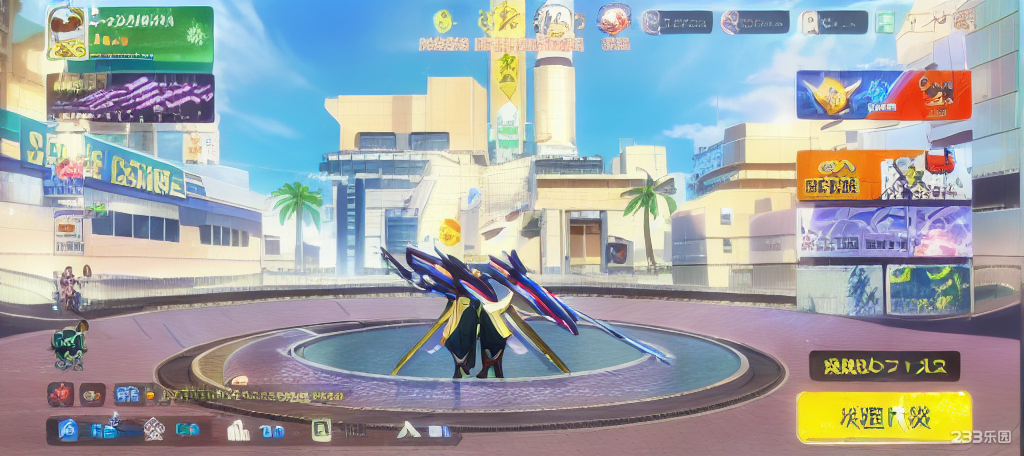Screen dimensions: 1024x456
Task: Select the player avatar portrait
Action: 67,33
